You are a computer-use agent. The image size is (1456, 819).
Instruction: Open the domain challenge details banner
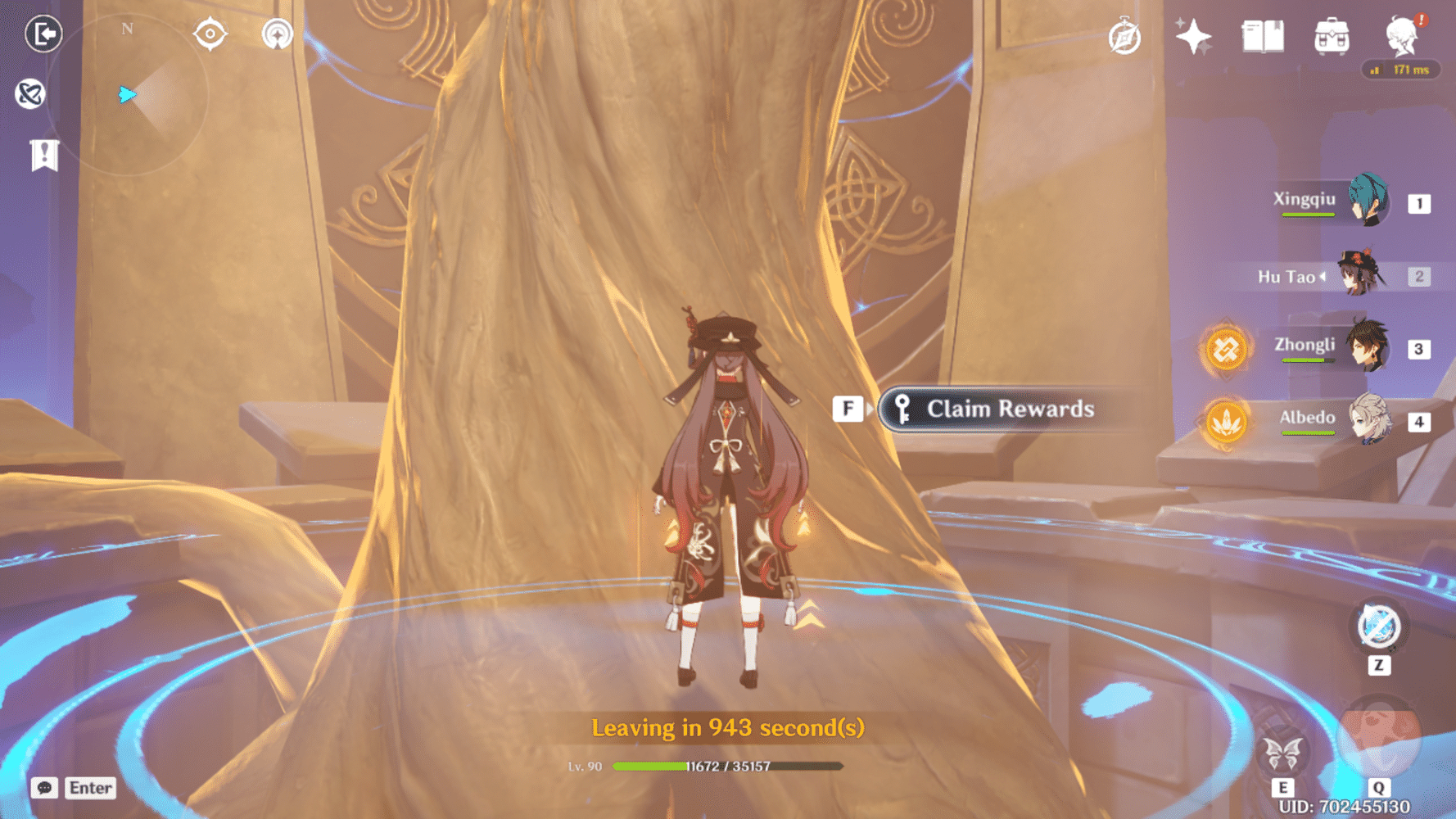click(x=43, y=154)
